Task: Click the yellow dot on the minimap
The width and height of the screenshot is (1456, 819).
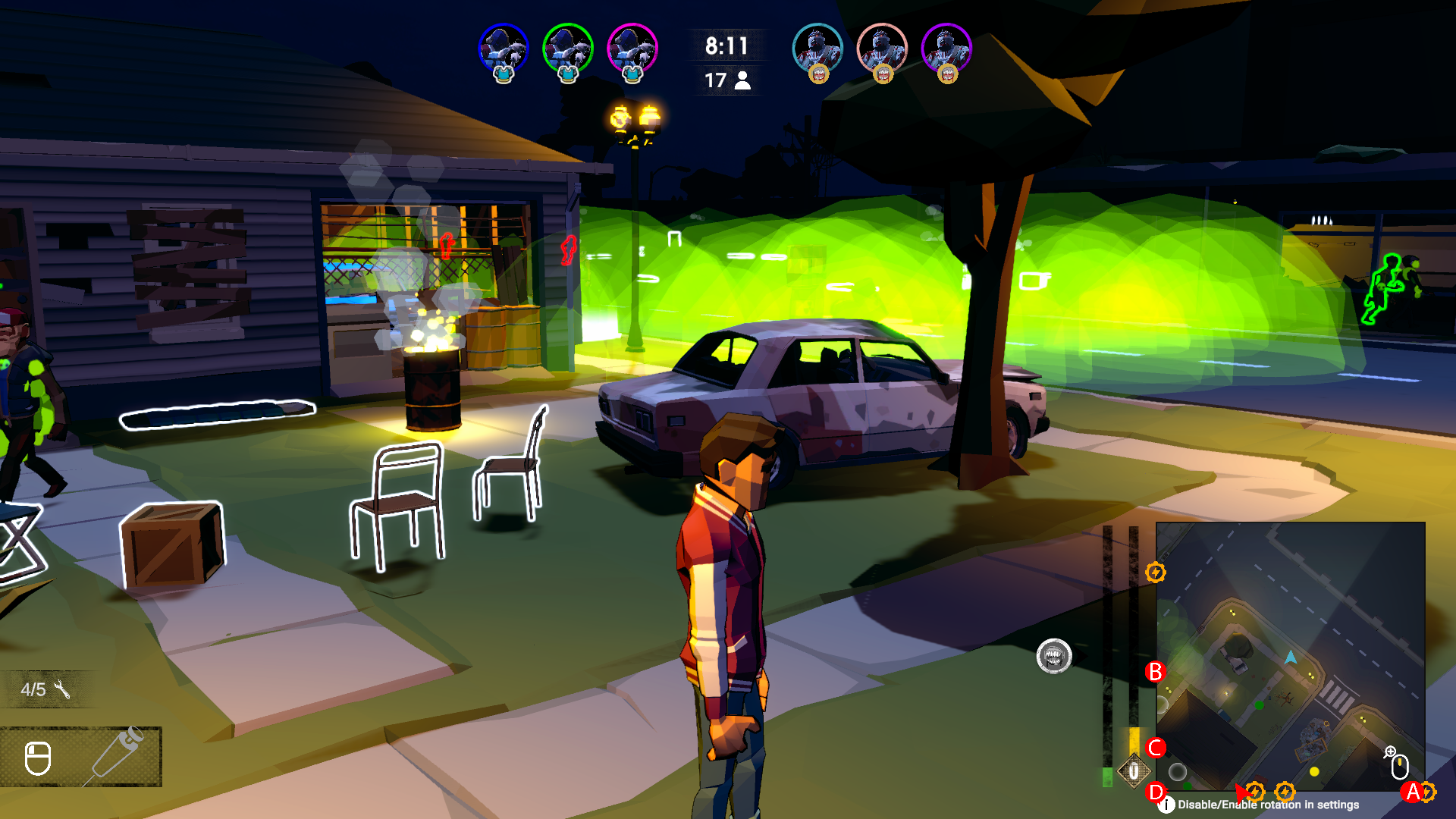Action: coord(1314,772)
